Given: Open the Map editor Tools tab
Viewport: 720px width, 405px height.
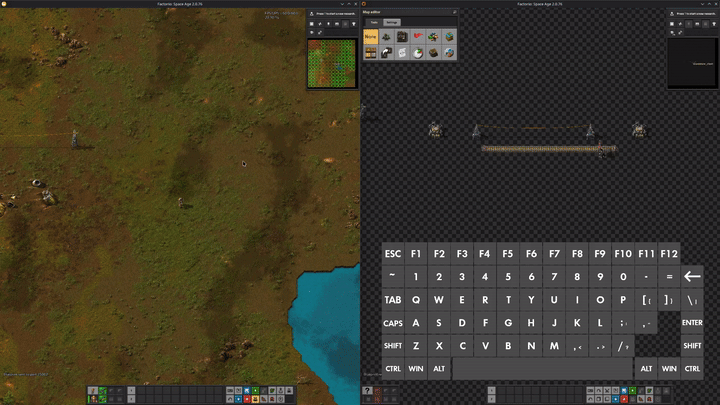Looking at the screenshot, I should point(372,21).
